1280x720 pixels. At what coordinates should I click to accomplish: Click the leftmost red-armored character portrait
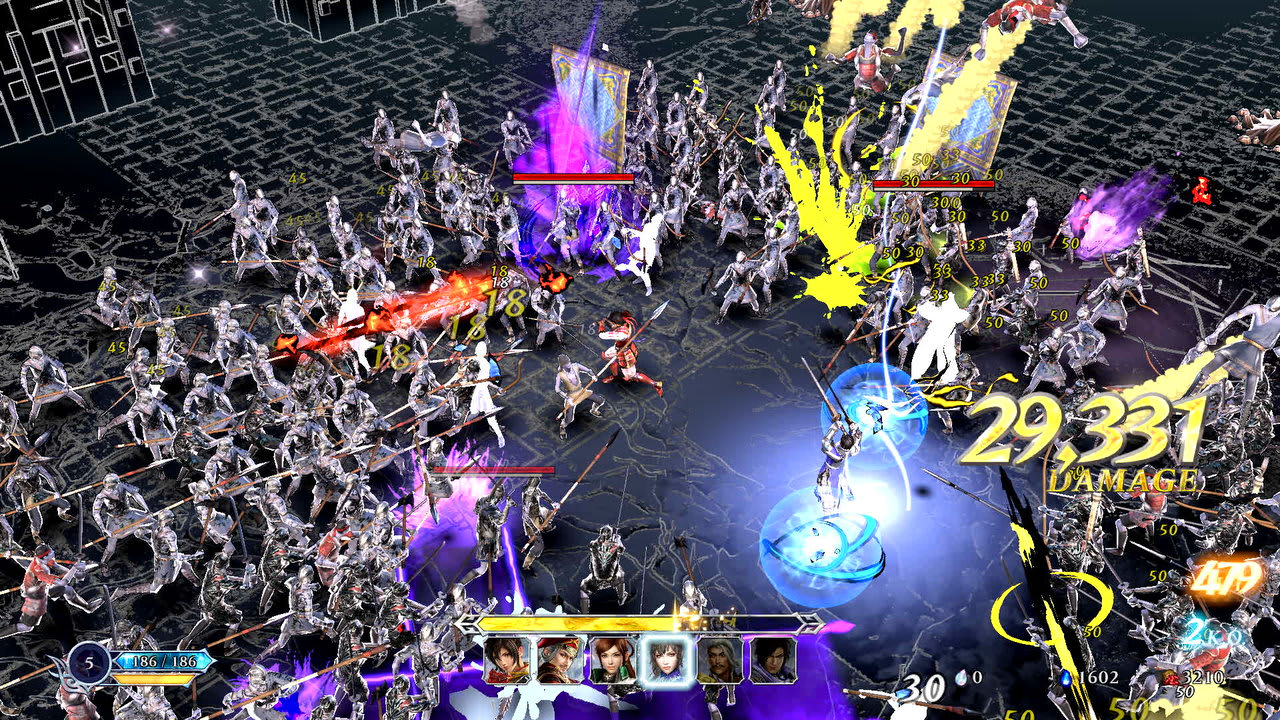[x=505, y=661]
